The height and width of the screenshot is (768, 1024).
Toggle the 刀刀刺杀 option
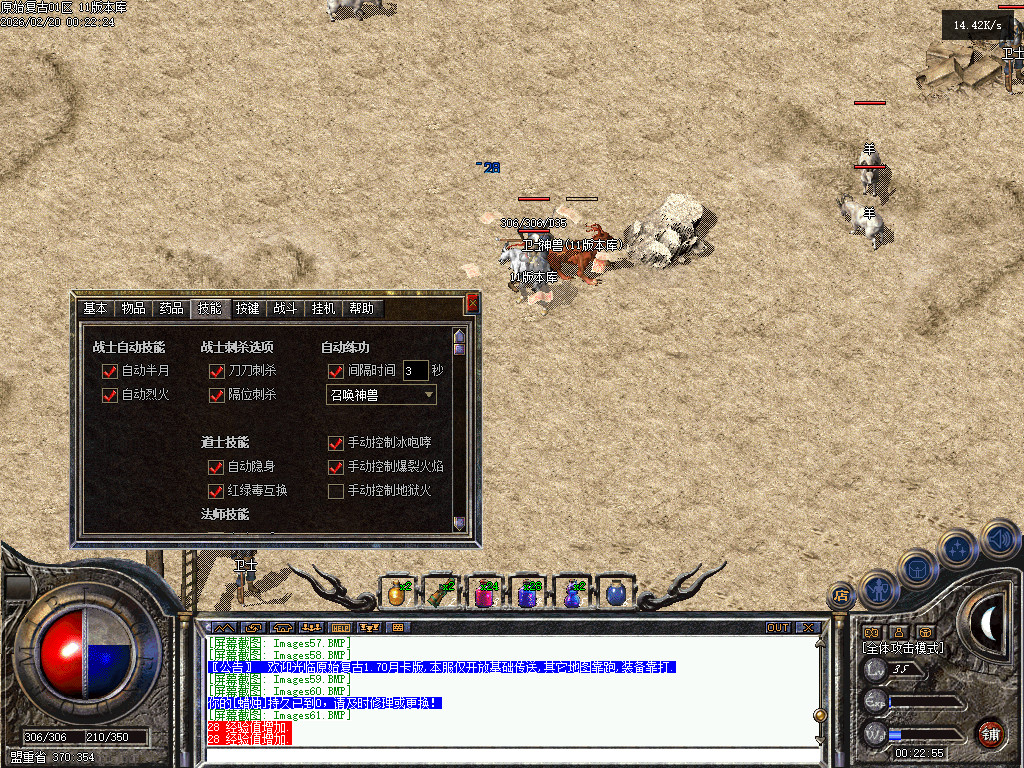point(217,371)
